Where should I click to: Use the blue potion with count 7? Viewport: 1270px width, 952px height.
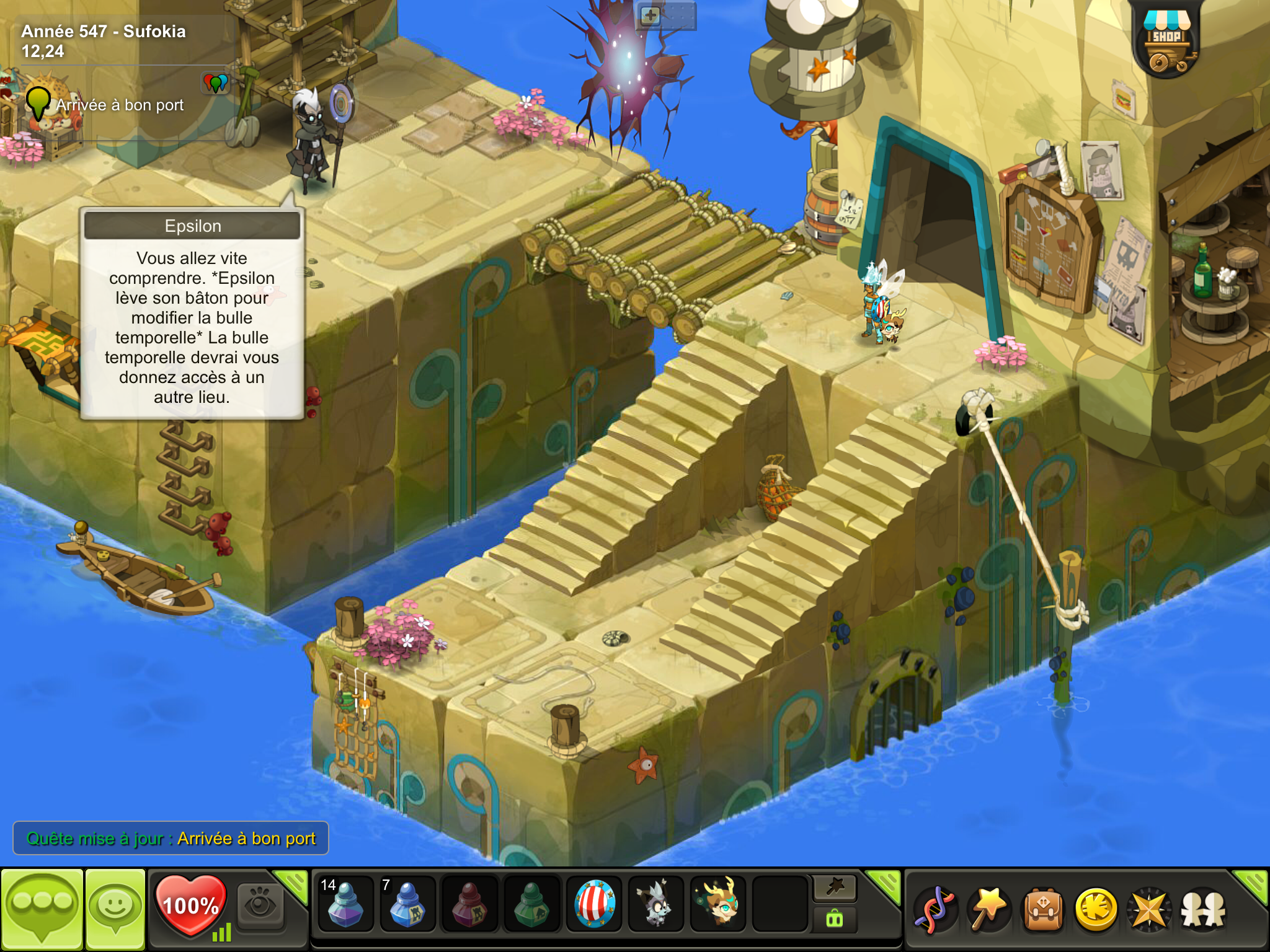pyautogui.click(x=407, y=904)
